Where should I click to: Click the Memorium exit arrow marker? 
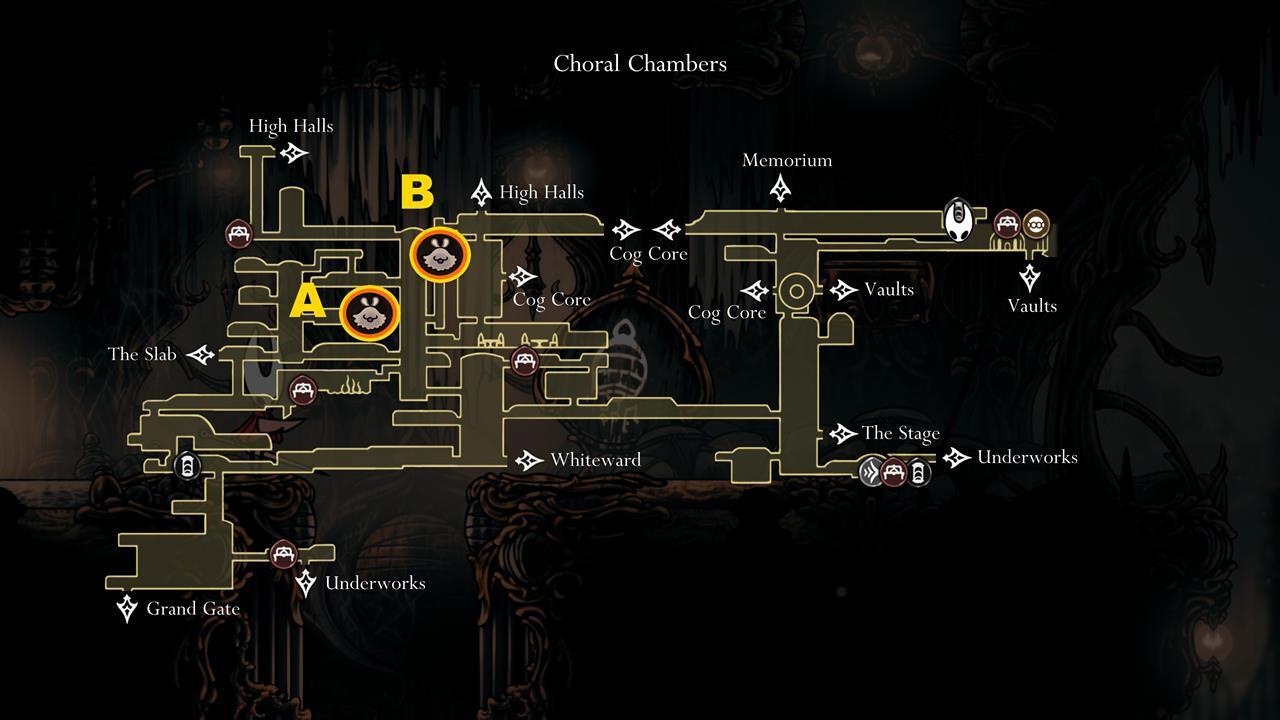coord(779,186)
